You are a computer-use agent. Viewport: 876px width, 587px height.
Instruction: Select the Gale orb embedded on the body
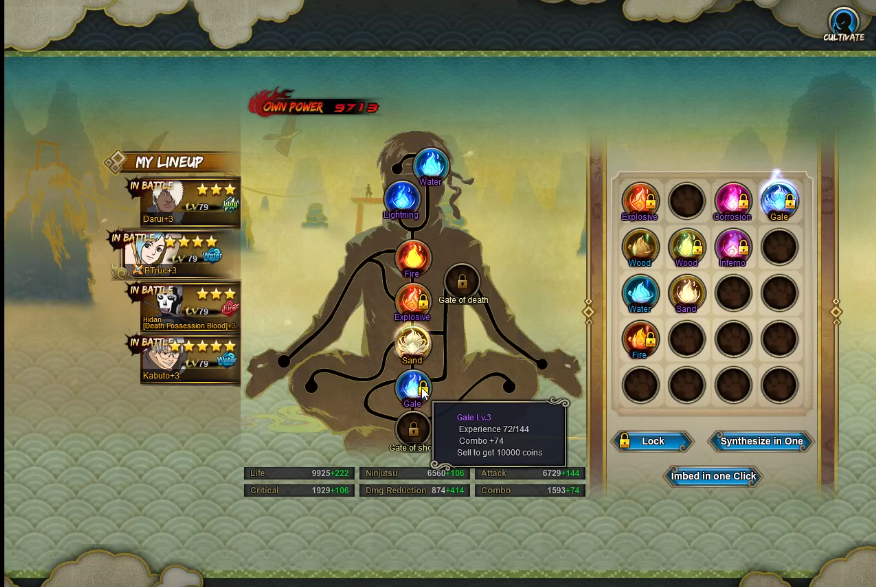412,387
